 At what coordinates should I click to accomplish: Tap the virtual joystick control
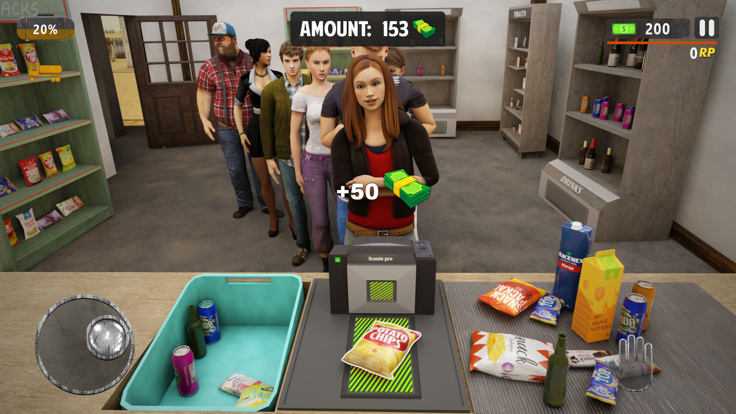85,343
